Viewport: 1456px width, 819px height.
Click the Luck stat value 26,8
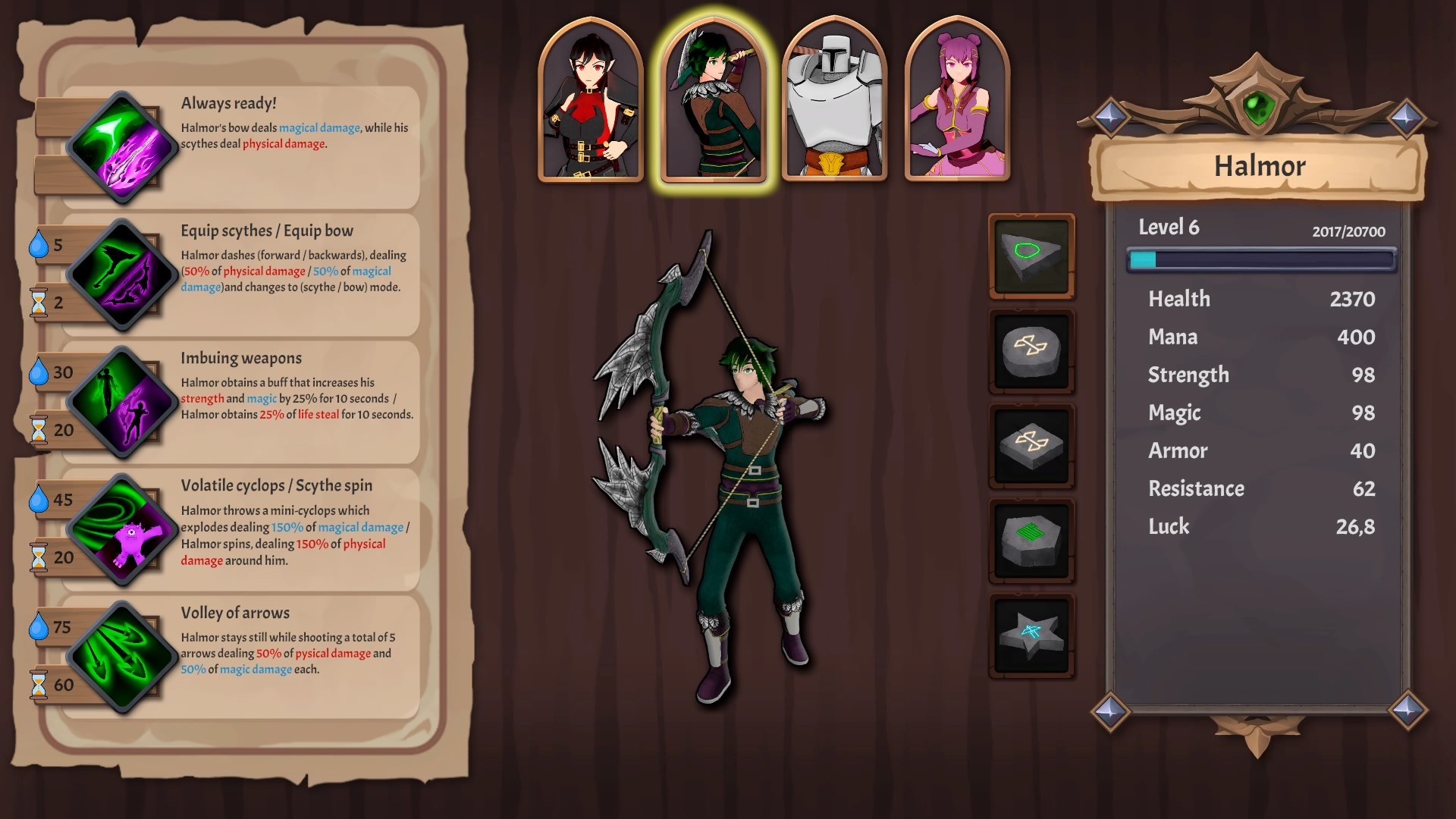click(x=1357, y=526)
